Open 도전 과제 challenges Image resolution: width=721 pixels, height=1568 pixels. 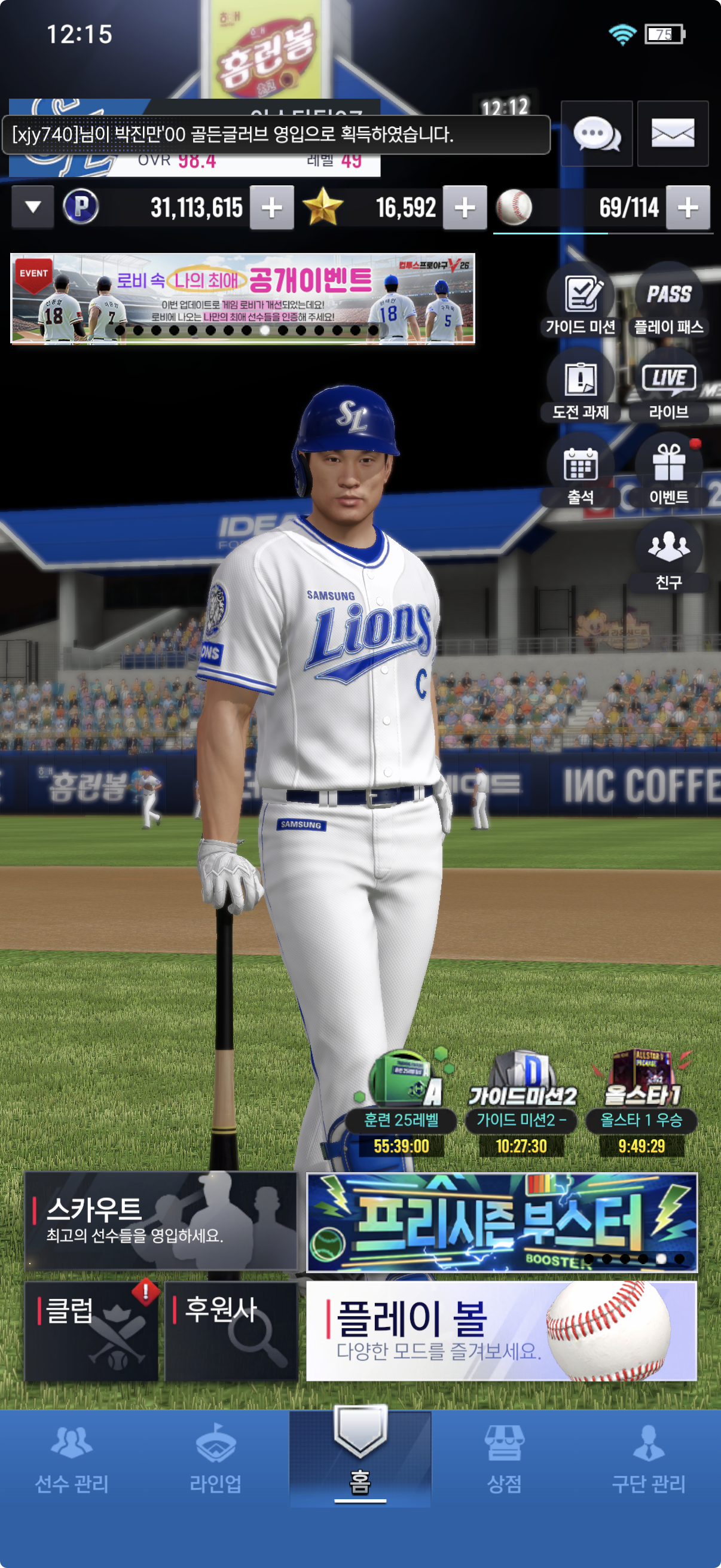tap(581, 387)
